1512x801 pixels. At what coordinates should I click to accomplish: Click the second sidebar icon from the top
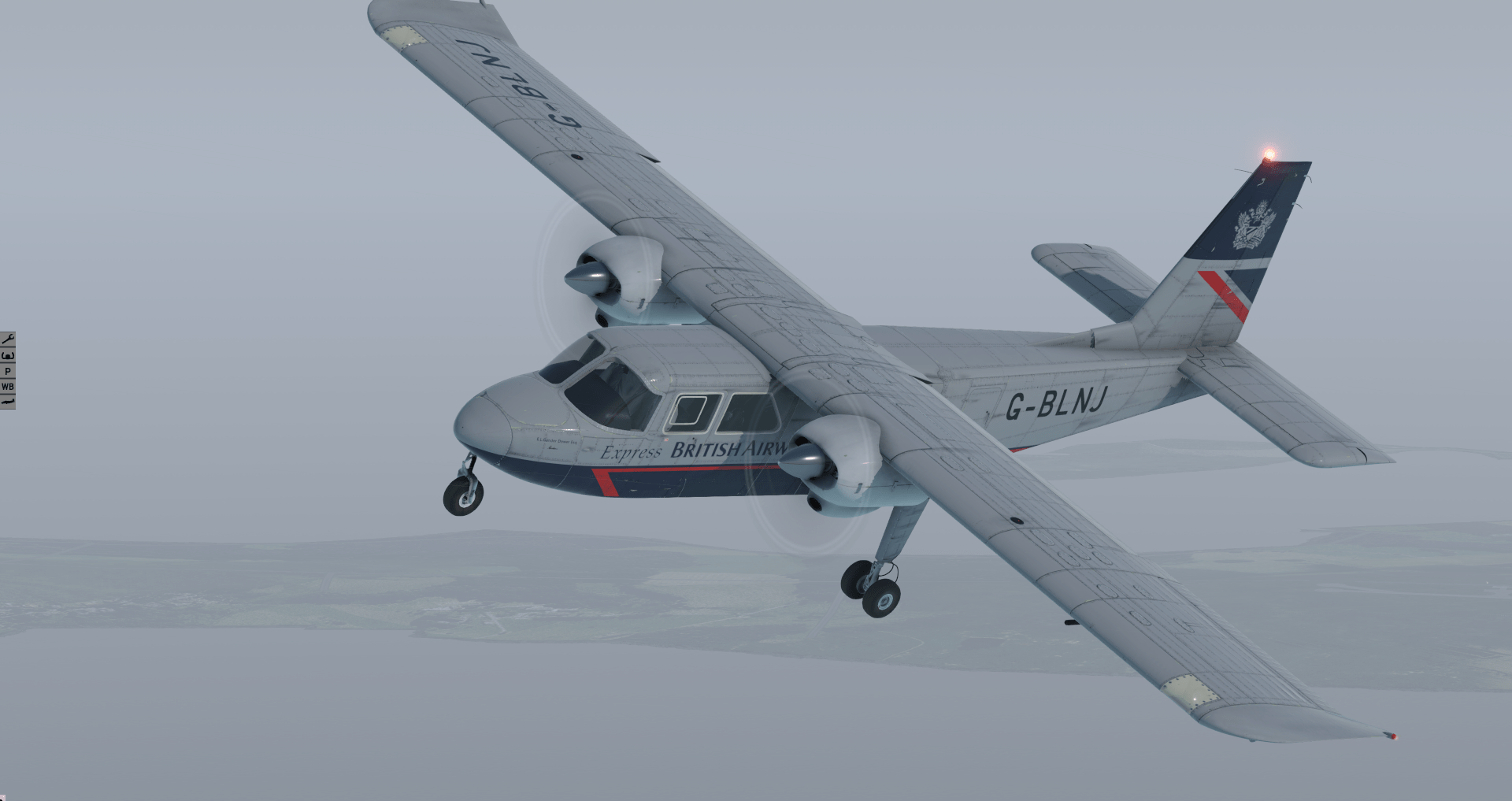click(7, 356)
